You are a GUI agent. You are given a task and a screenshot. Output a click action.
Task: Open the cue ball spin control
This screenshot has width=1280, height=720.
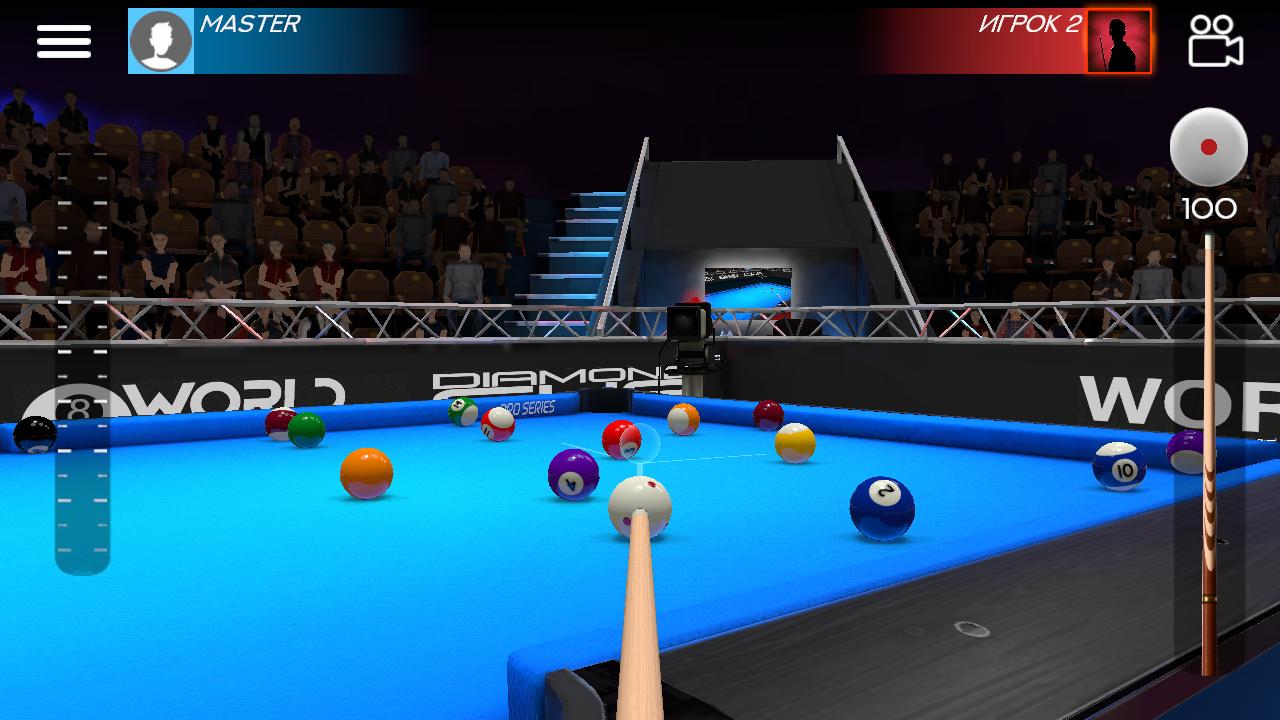click(1208, 148)
